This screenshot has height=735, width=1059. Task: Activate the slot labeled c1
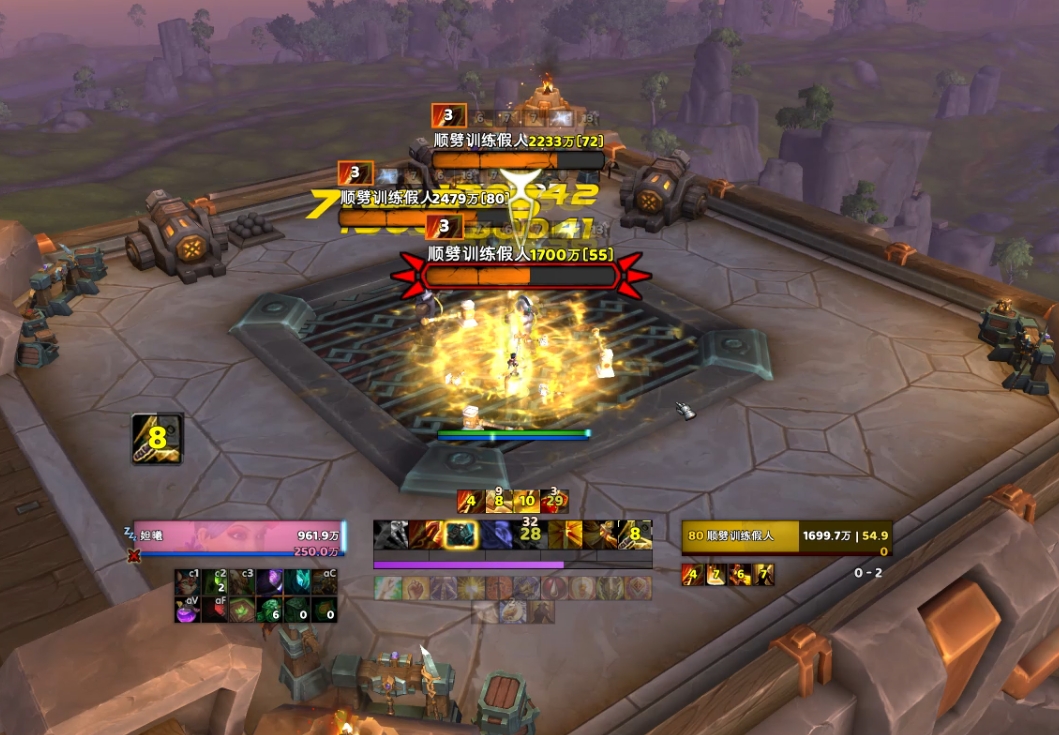[x=188, y=582]
